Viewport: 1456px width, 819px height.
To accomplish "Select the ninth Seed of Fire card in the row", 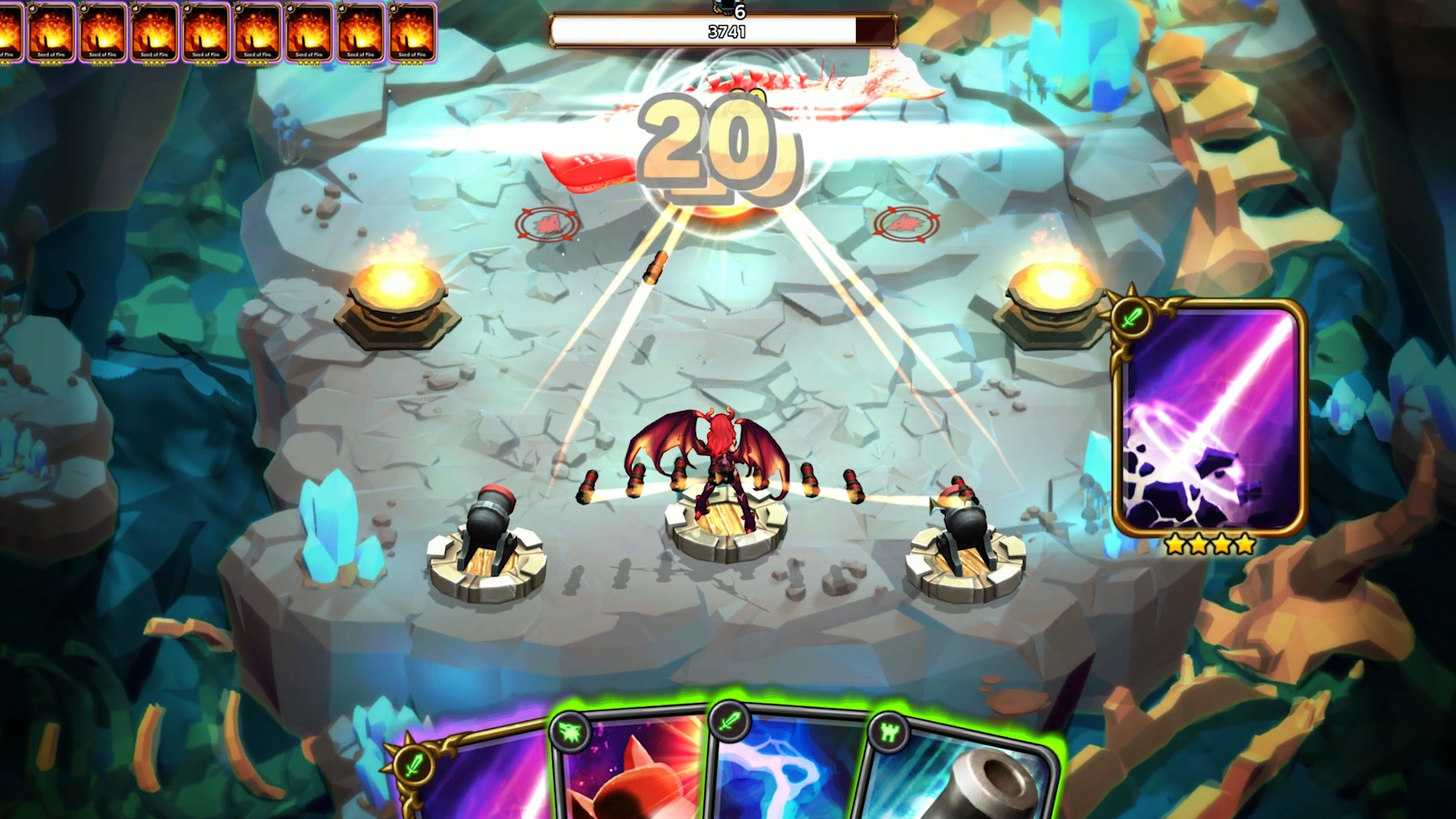I will 411,34.
